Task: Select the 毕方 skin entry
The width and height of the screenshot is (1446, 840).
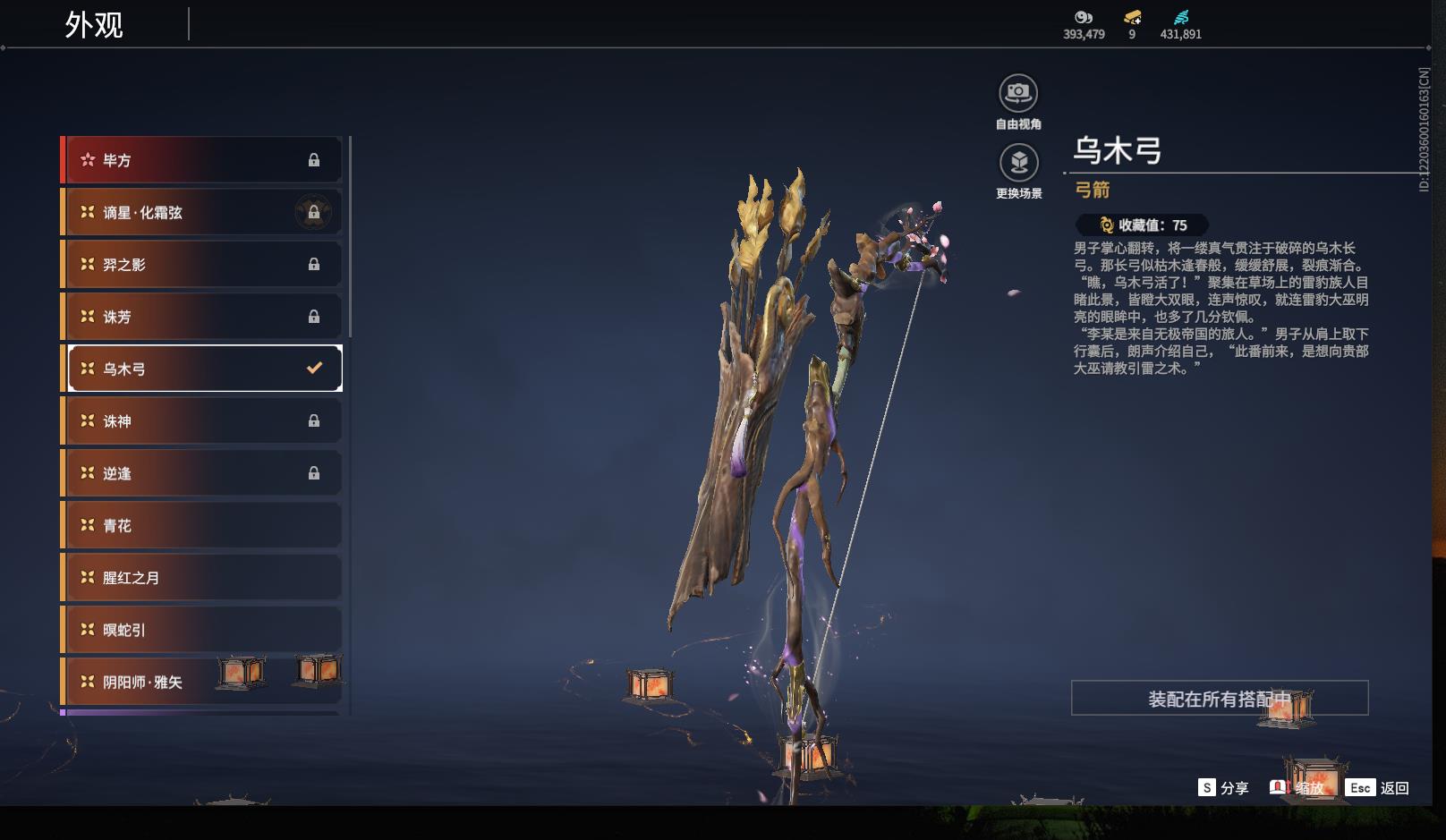Action: (203, 160)
